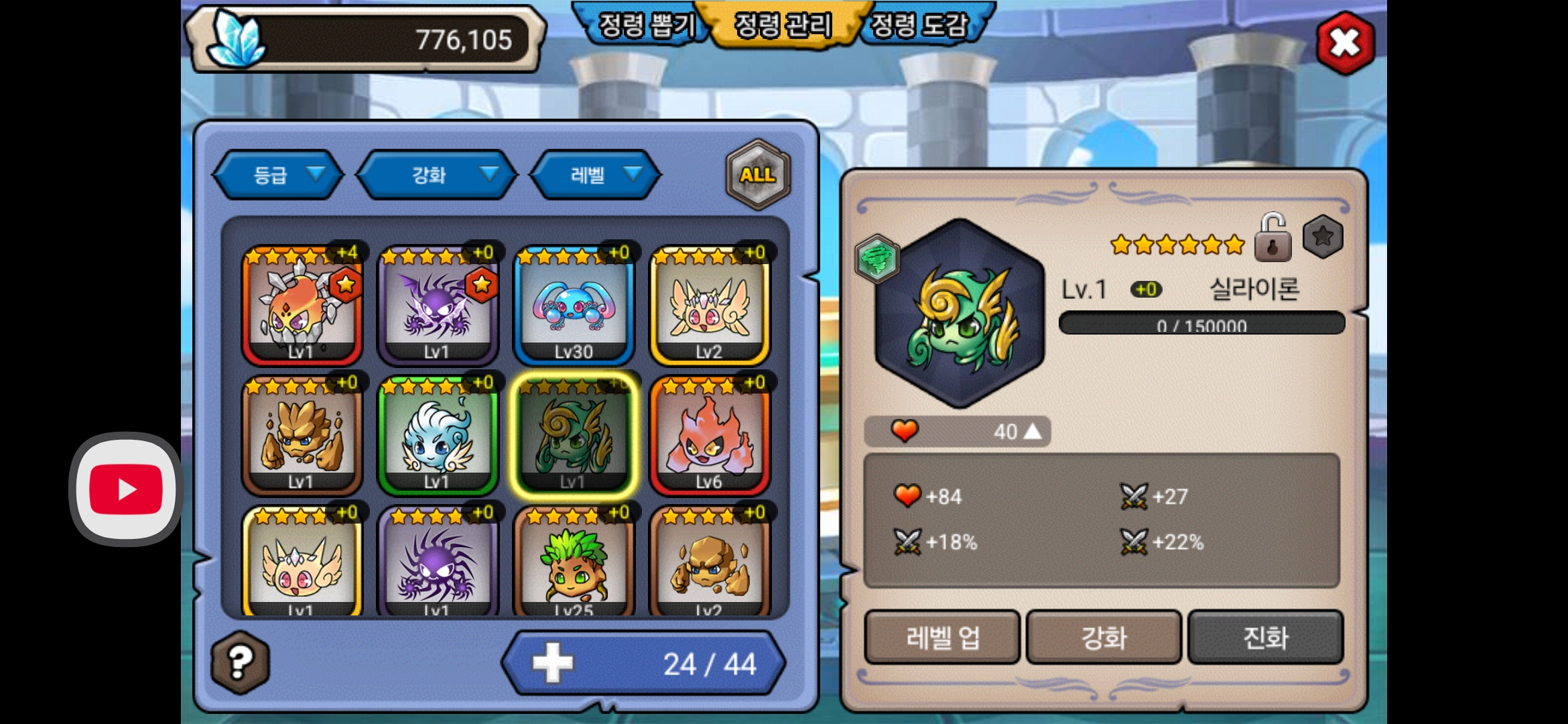Open the 정령 도감 tab
The width and height of the screenshot is (1568, 724).
tap(921, 25)
